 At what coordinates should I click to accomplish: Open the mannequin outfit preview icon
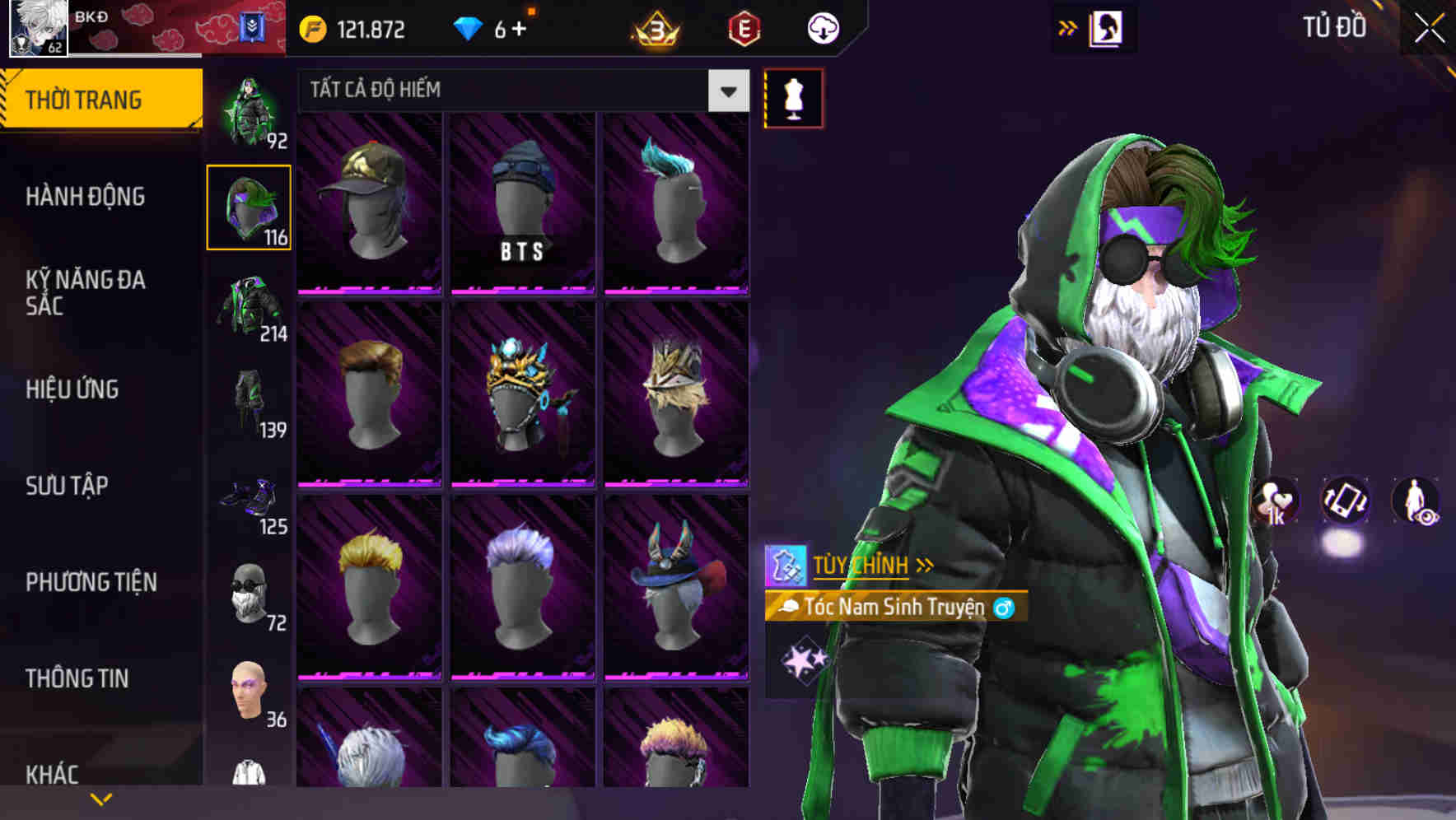(793, 97)
